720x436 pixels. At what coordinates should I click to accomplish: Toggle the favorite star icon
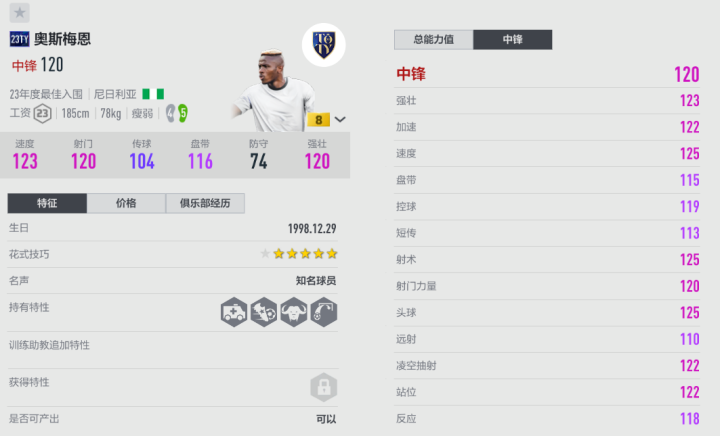pyautogui.click(x=20, y=13)
